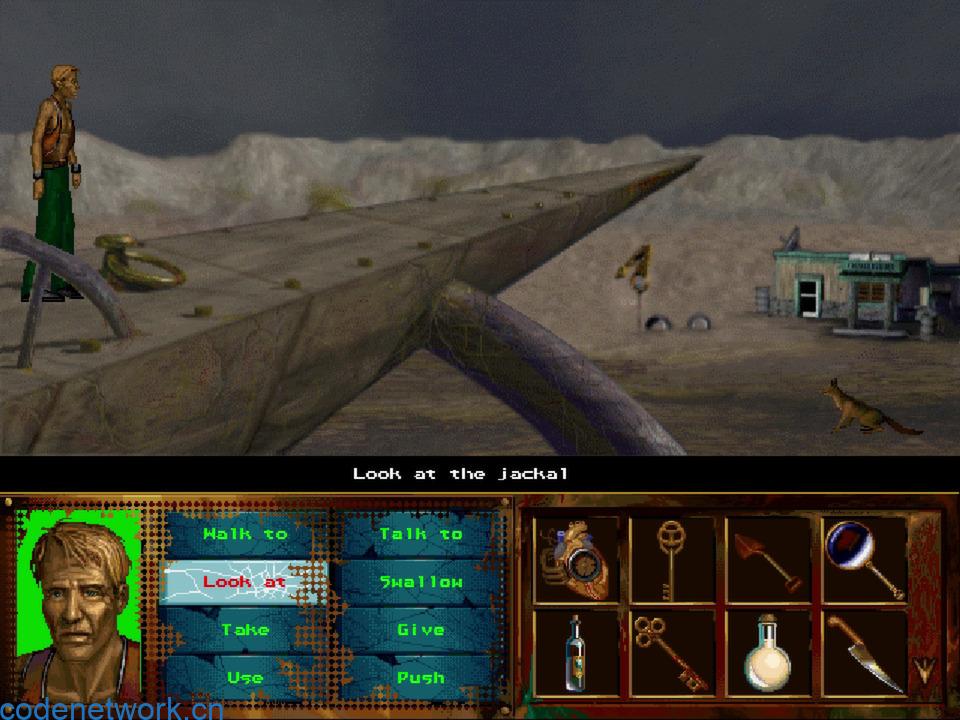Choose the "Push" action
The image size is (960, 720).
click(x=421, y=677)
